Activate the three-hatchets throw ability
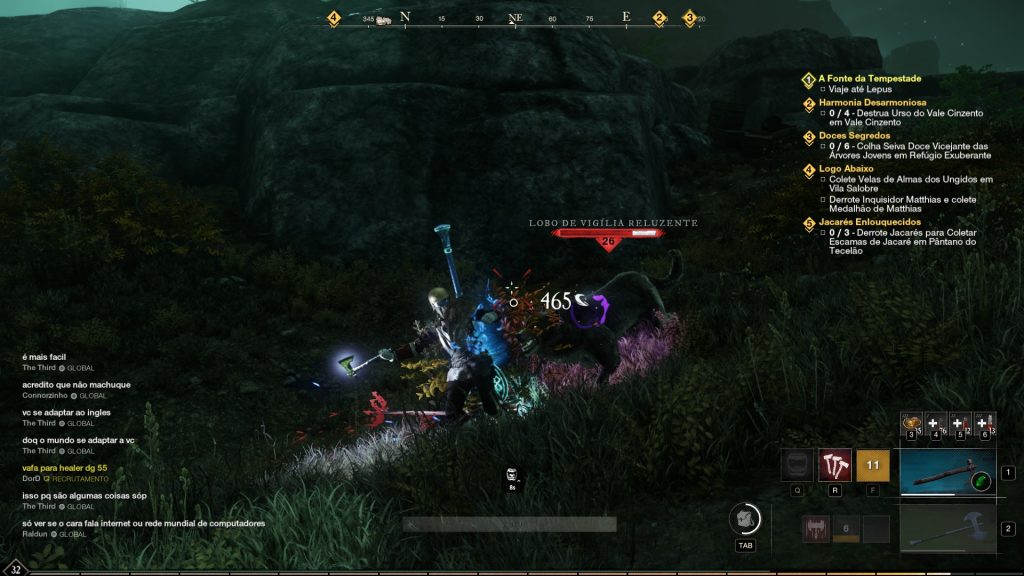 point(835,465)
